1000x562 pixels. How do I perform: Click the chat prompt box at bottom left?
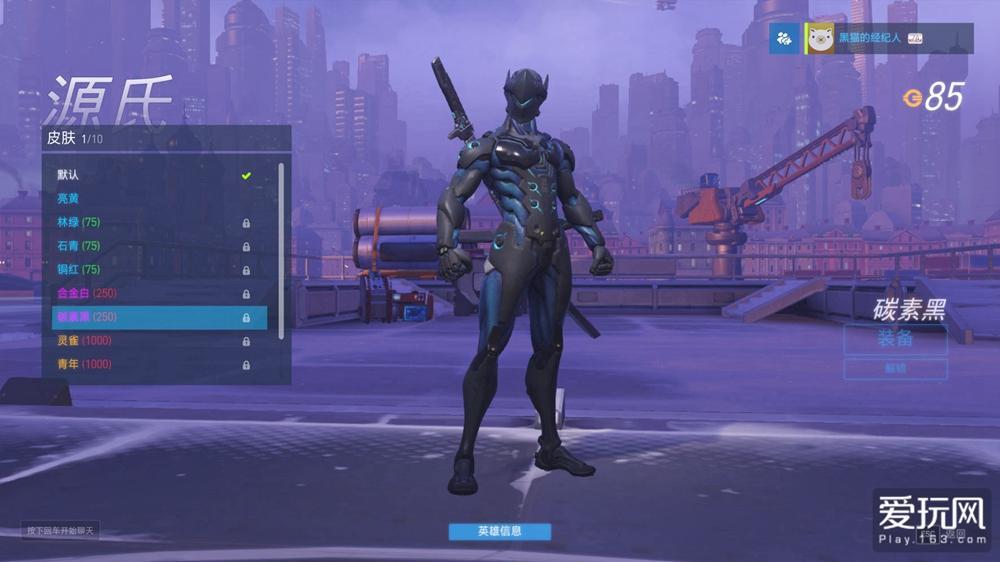point(60,530)
